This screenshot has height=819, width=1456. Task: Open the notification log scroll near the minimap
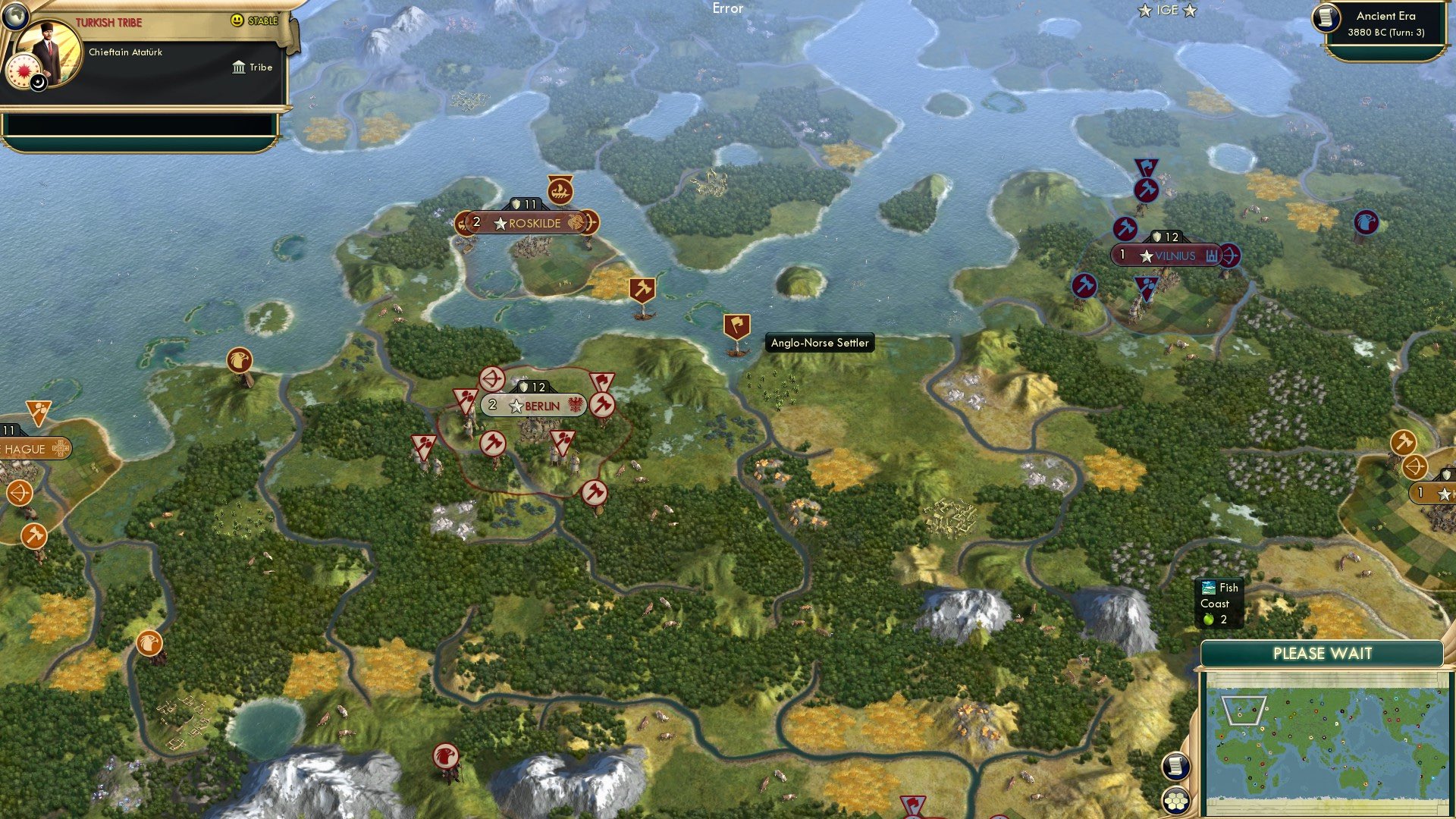(1175, 764)
